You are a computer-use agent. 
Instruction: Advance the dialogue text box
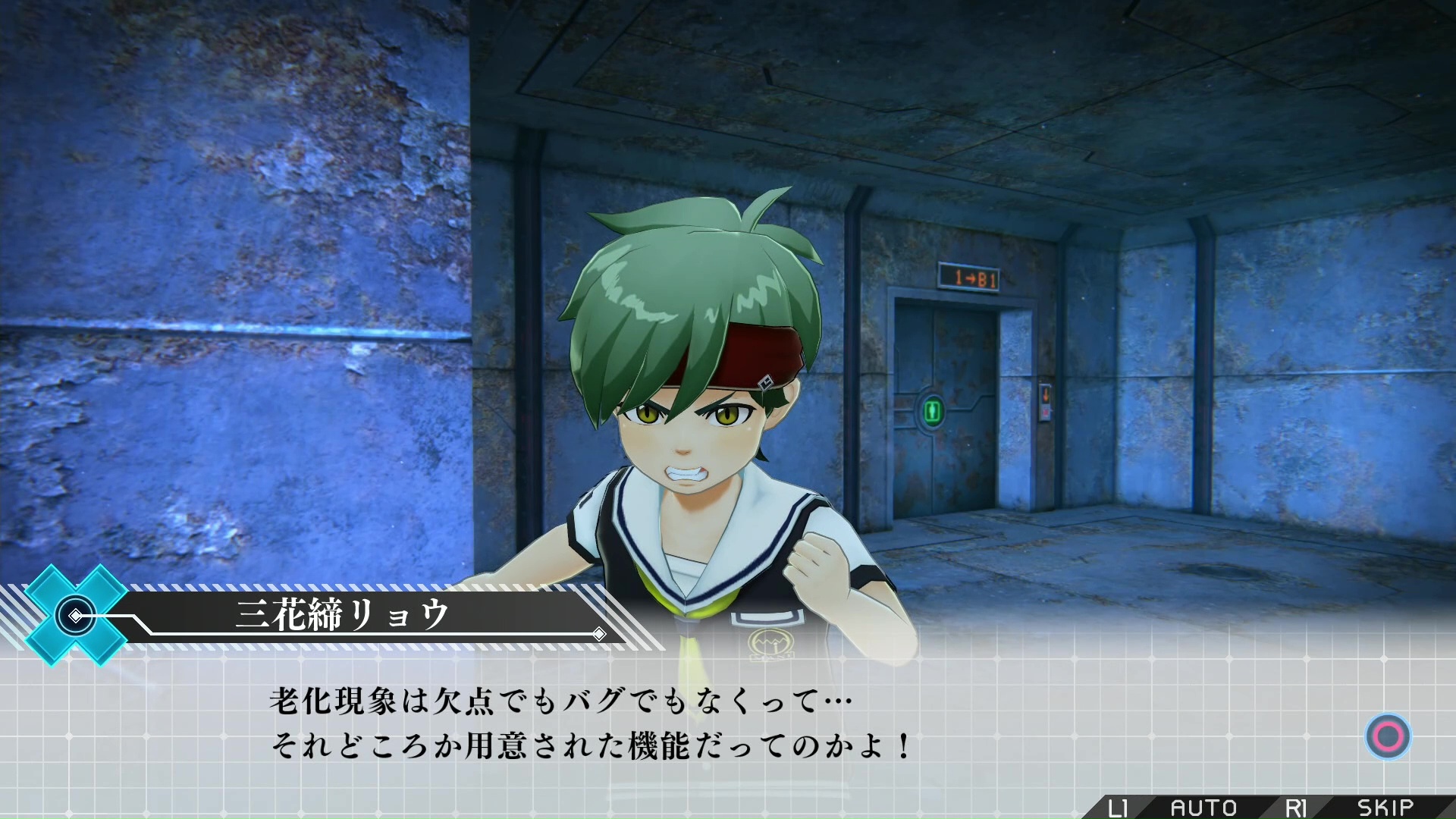coord(1388,736)
